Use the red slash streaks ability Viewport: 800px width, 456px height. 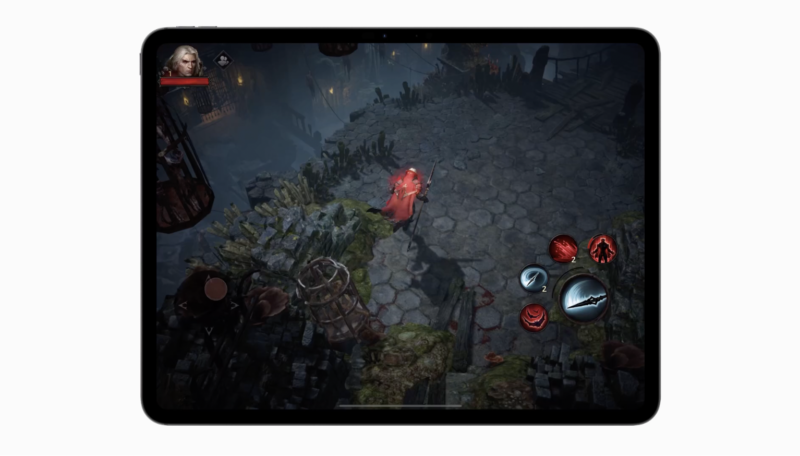click(563, 248)
